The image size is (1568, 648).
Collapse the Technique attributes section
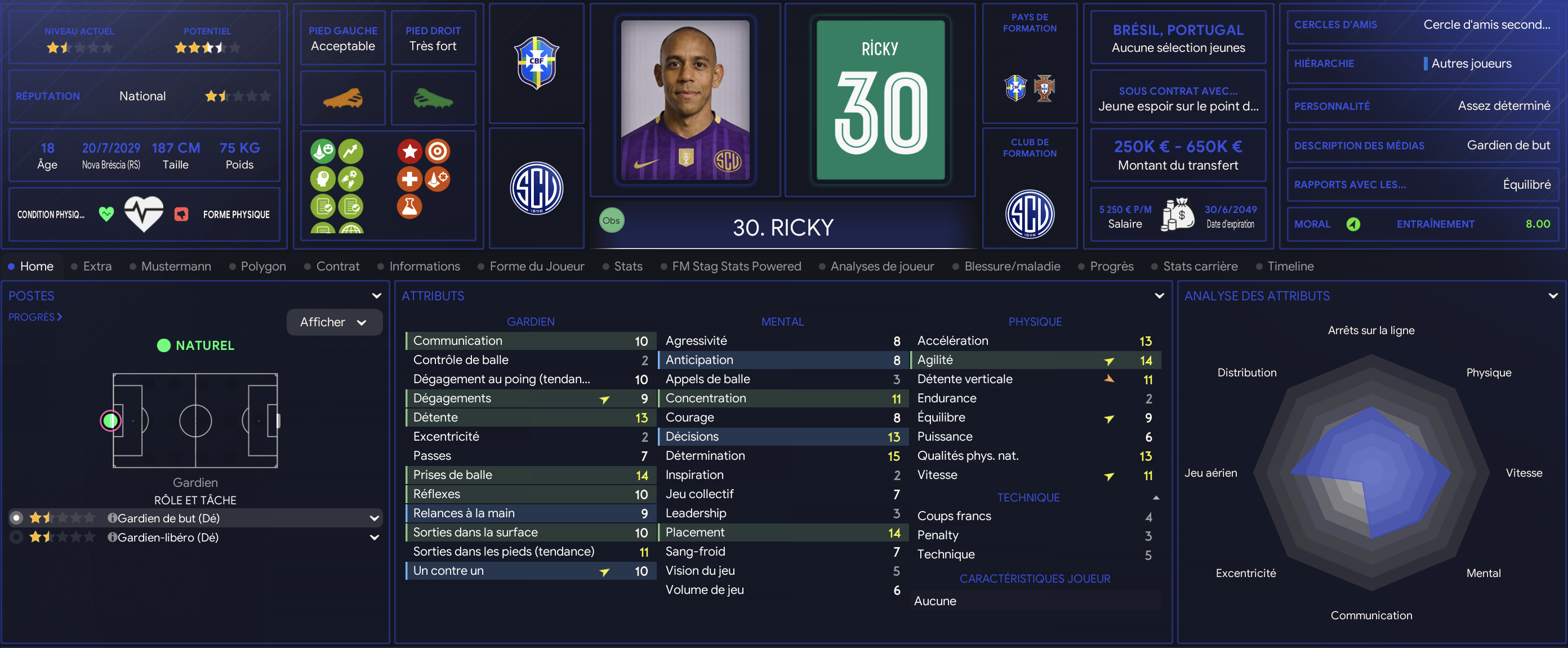(1156, 498)
